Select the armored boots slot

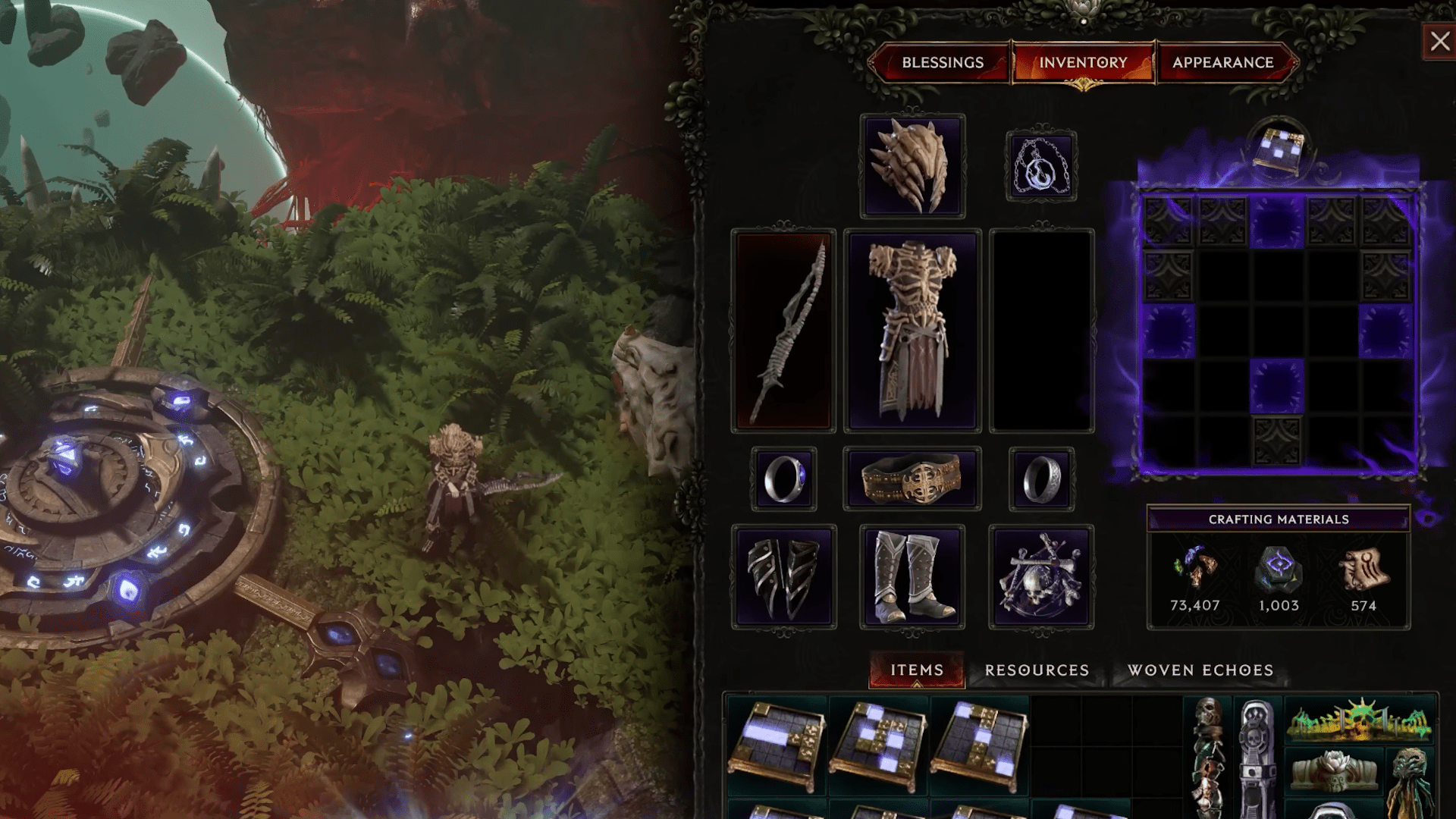(912, 576)
